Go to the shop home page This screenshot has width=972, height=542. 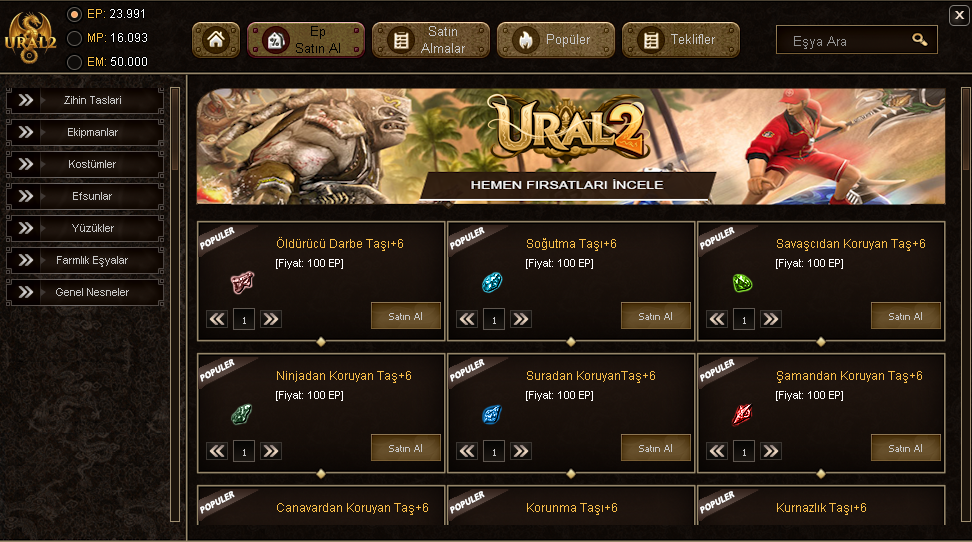216,40
